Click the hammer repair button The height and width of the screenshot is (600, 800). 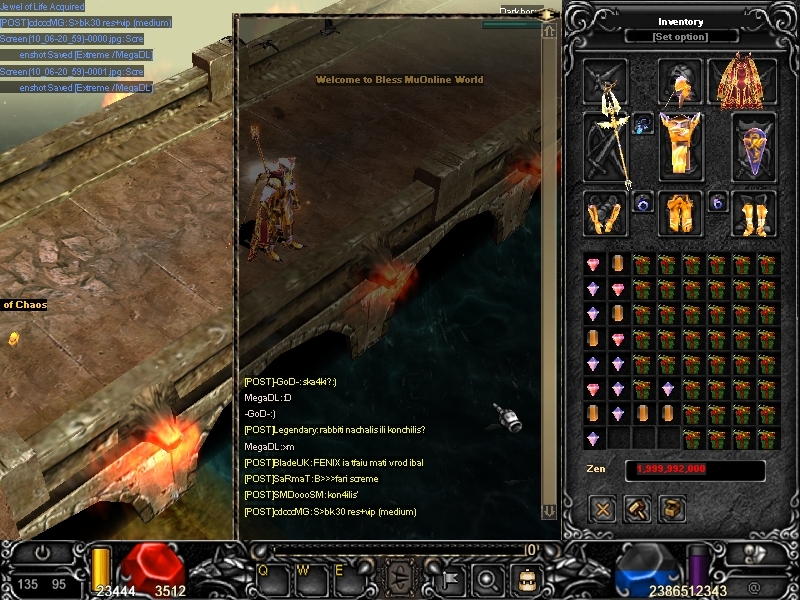click(638, 509)
